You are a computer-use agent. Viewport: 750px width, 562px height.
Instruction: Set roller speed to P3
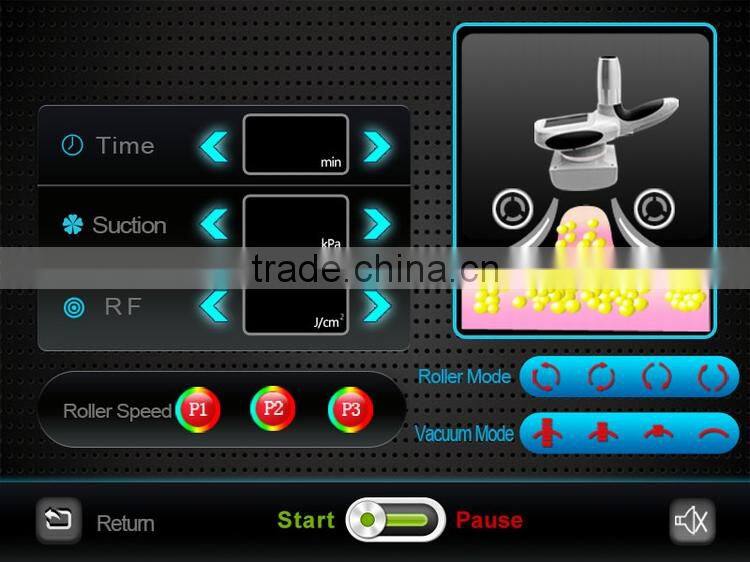[350, 408]
